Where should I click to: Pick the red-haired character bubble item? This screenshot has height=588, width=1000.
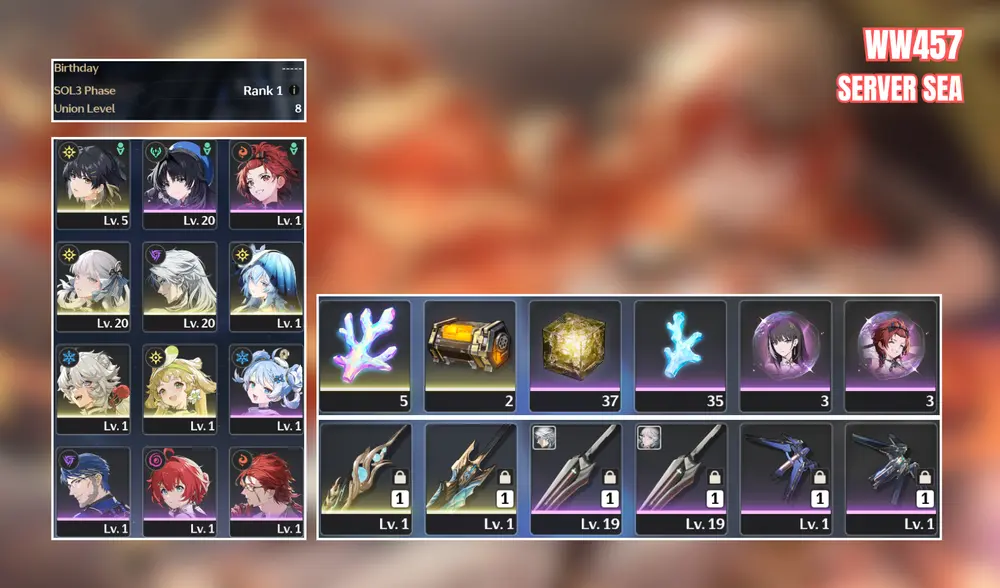click(891, 350)
